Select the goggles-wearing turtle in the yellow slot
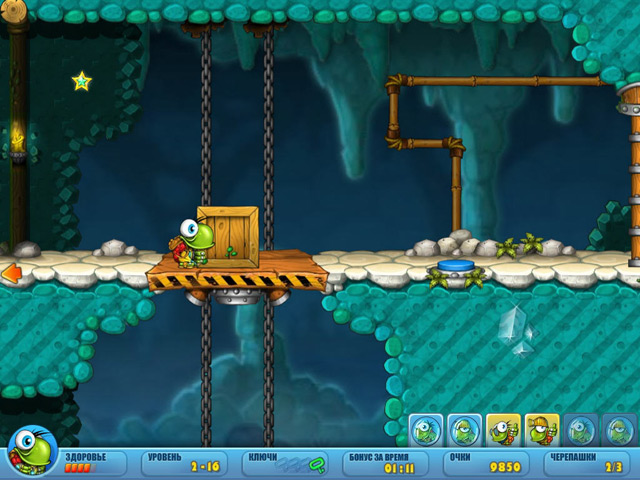640x480 pixels. pyautogui.click(x=503, y=431)
